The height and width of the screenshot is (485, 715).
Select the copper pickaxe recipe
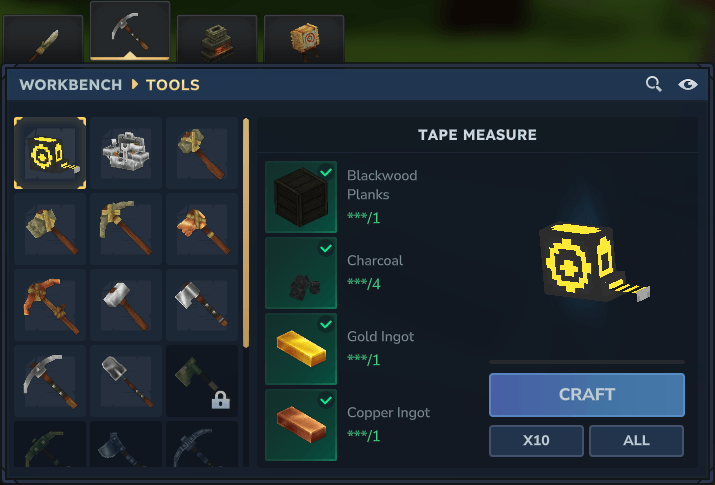point(50,305)
